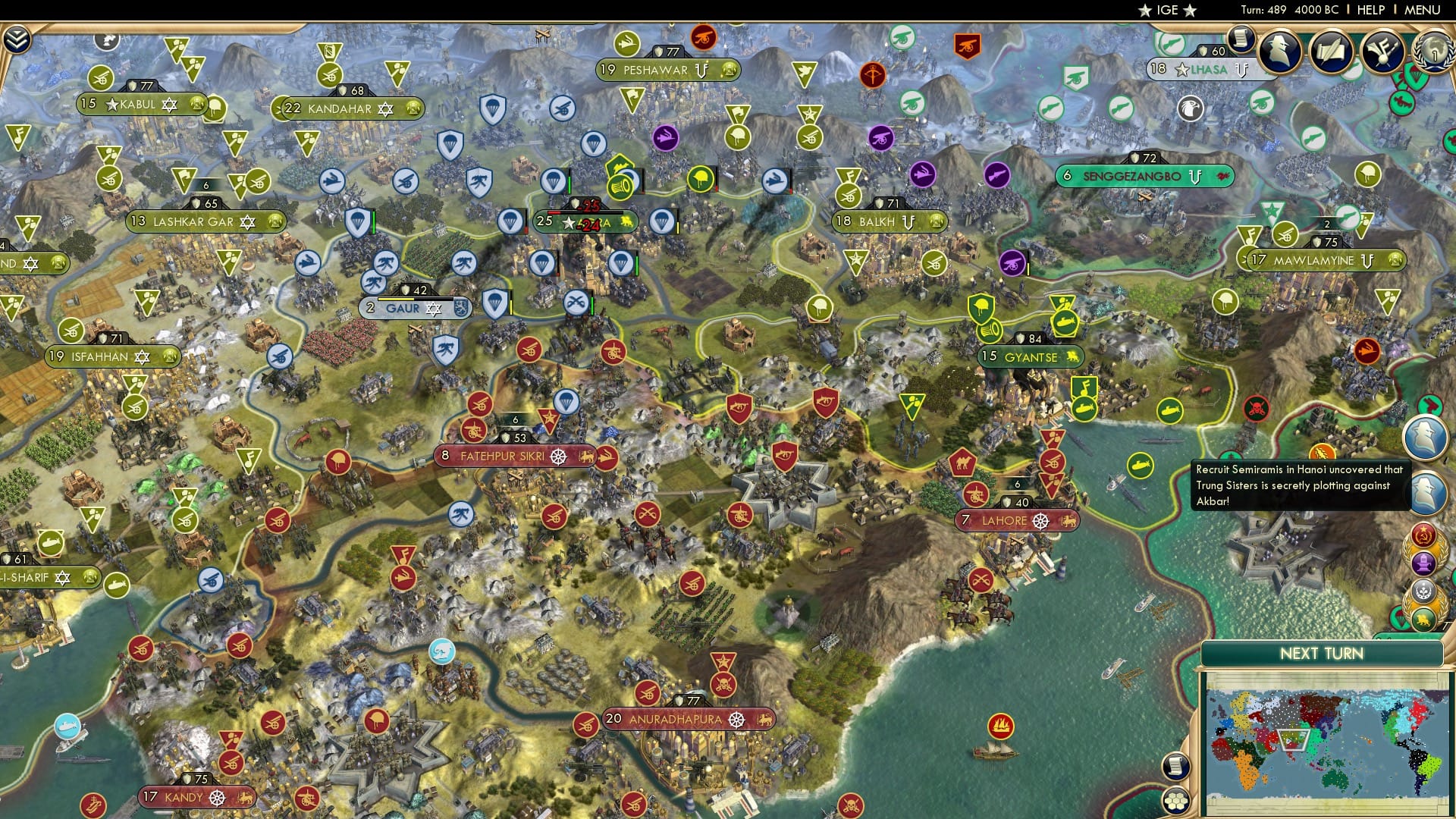Open the Espionage overview spy icon

click(x=1279, y=49)
